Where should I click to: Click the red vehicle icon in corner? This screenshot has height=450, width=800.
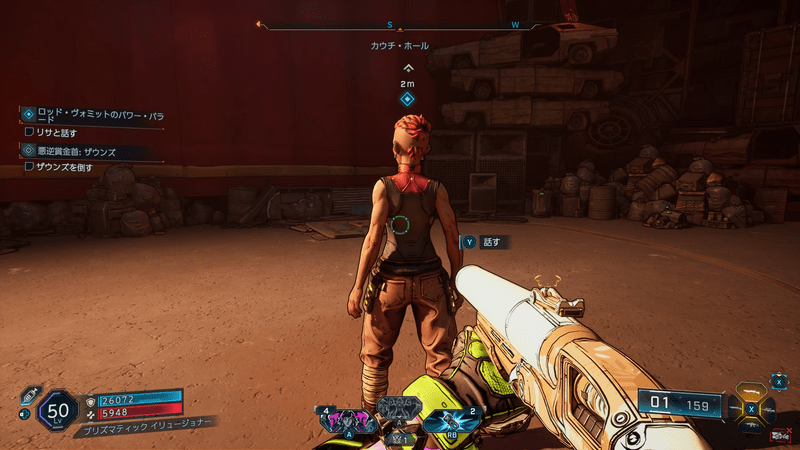(x=779, y=435)
